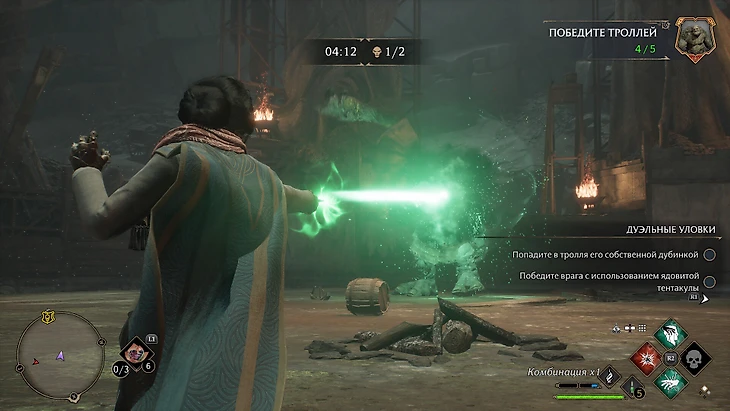Viewport: 730px width, 411px height.
Task: Choose the top green hand spell slot
Action: pos(669,334)
